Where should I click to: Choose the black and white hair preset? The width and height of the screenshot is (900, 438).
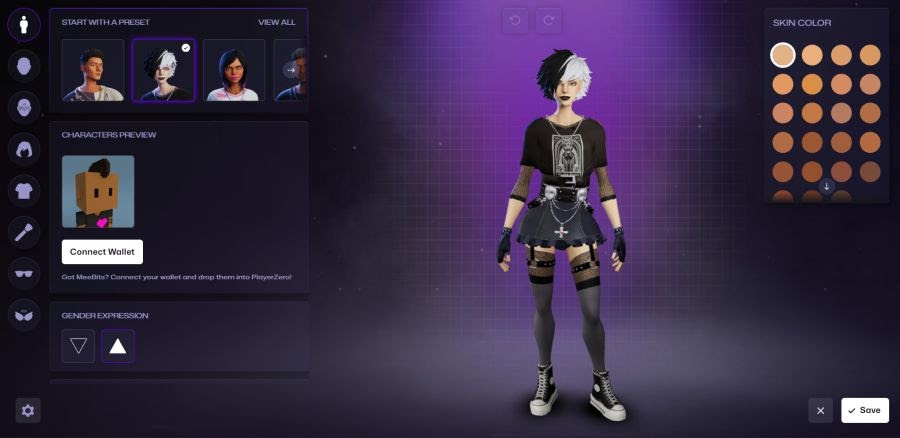point(164,70)
